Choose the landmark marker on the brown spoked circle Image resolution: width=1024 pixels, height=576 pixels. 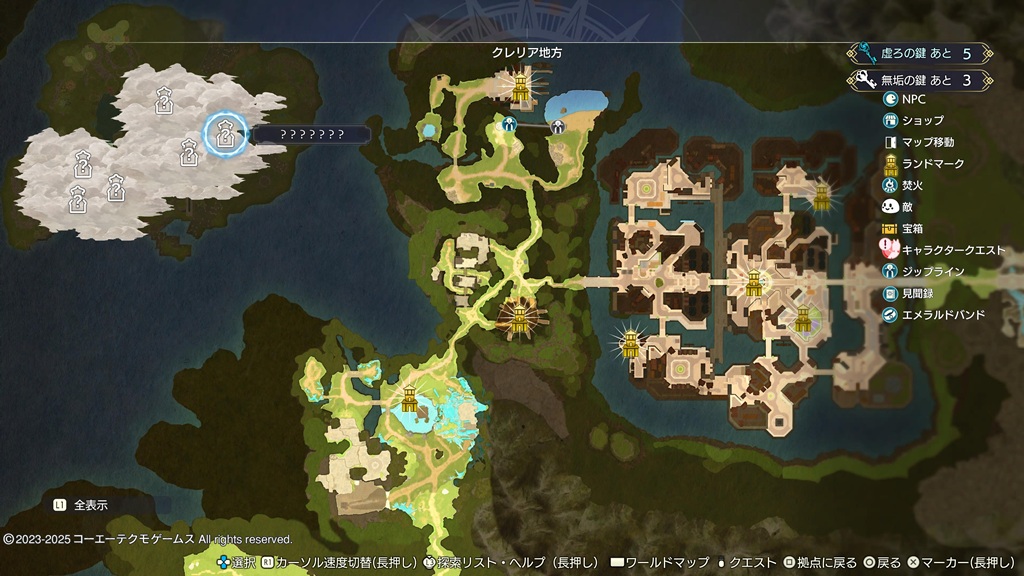pyautogui.click(x=519, y=319)
